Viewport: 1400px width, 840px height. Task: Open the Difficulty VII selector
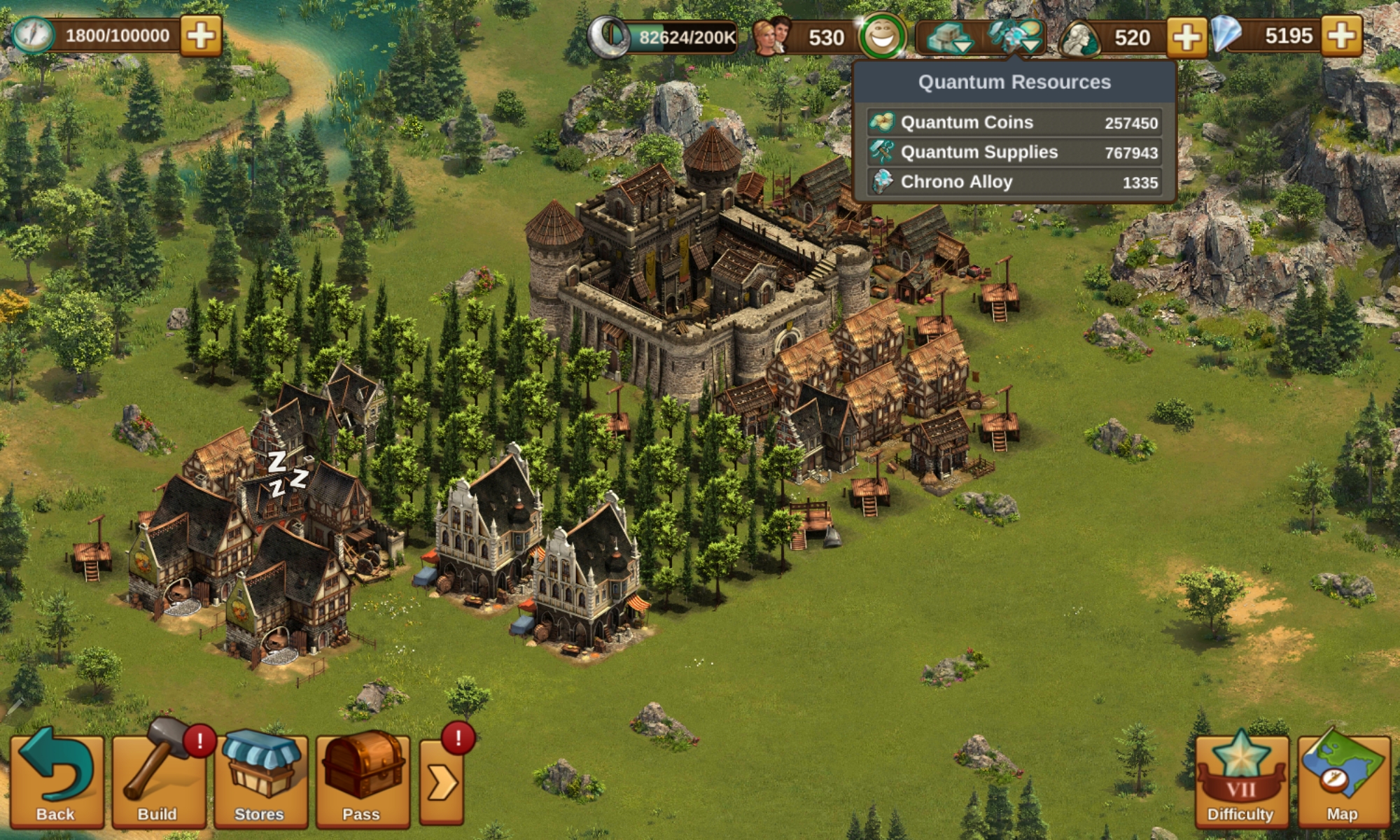tap(1240, 779)
